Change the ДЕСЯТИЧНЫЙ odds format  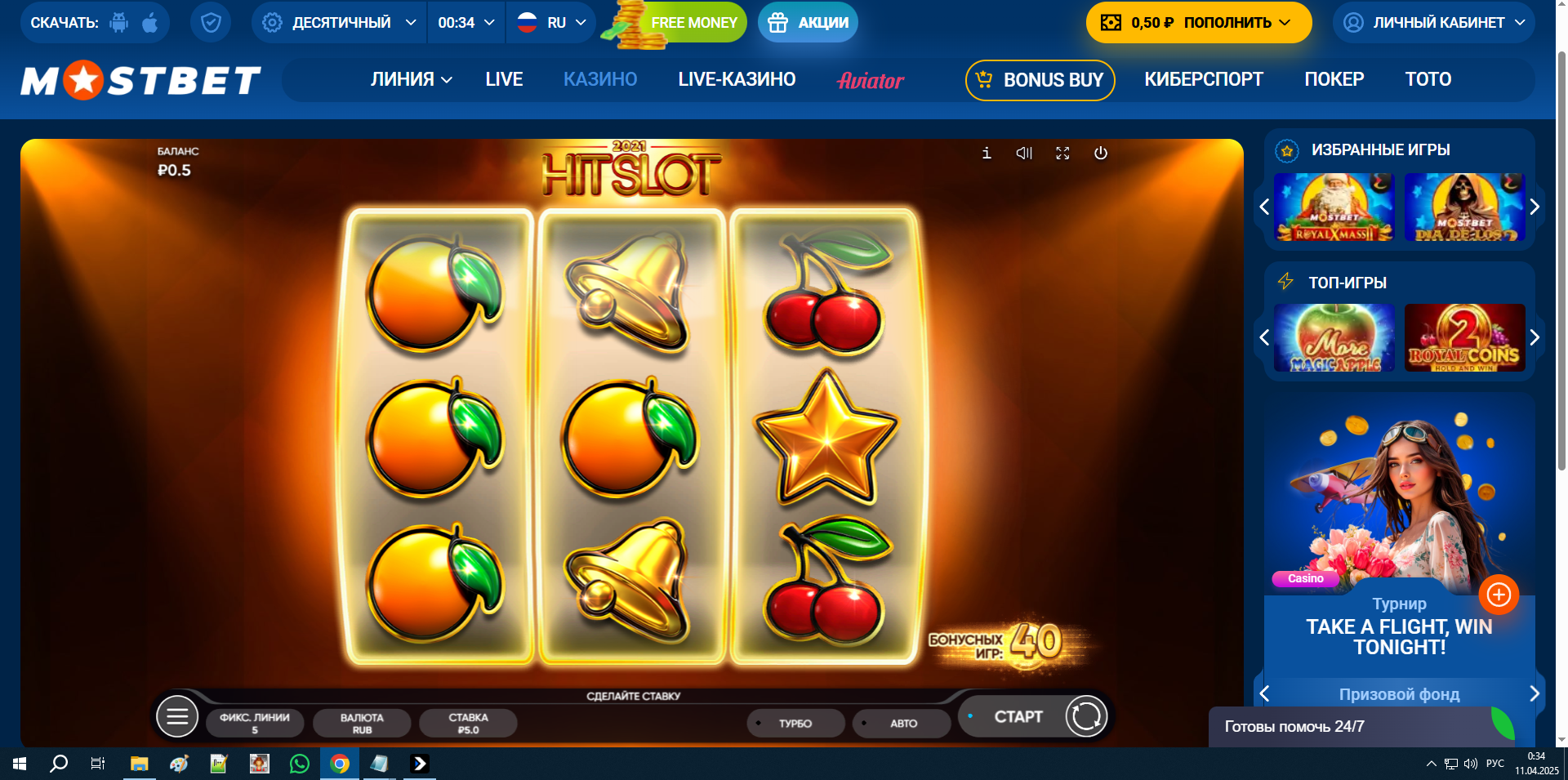coord(340,23)
